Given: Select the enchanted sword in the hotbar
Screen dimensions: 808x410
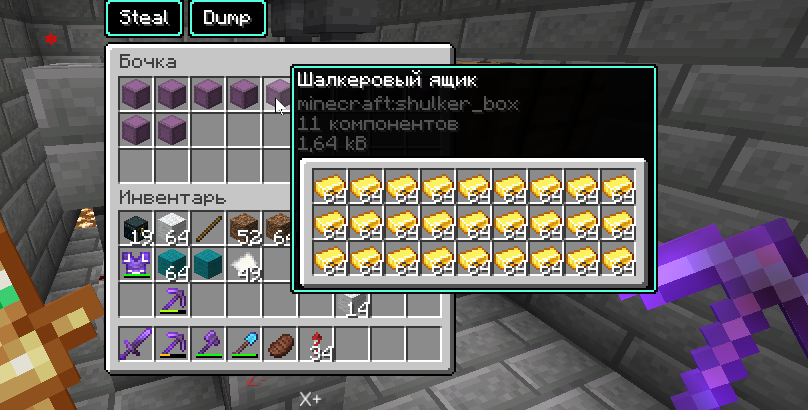Looking at the screenshot, I should [137, 343].
